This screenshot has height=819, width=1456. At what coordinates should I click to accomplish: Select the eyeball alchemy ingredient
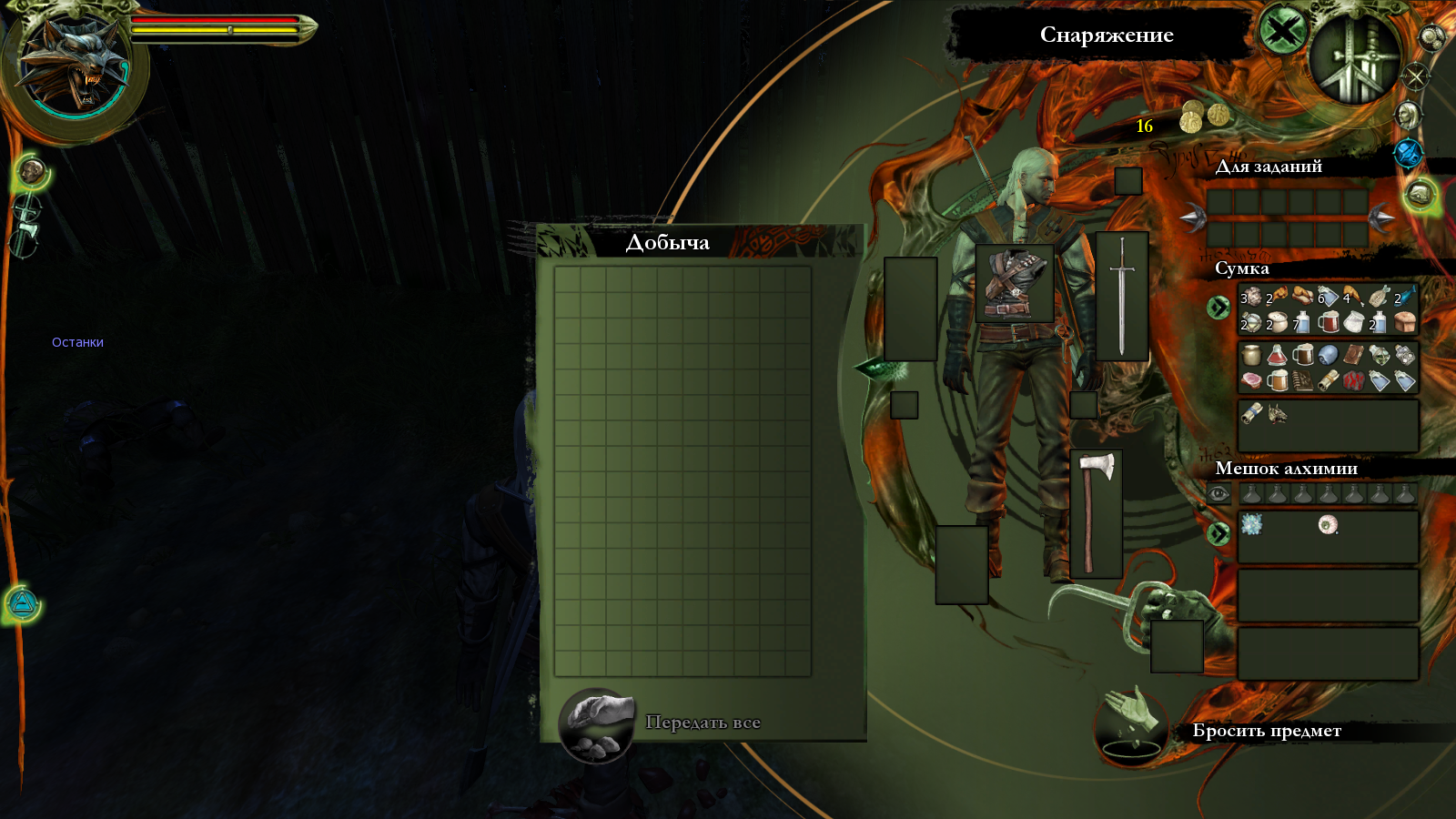(x=1328, y=524)
